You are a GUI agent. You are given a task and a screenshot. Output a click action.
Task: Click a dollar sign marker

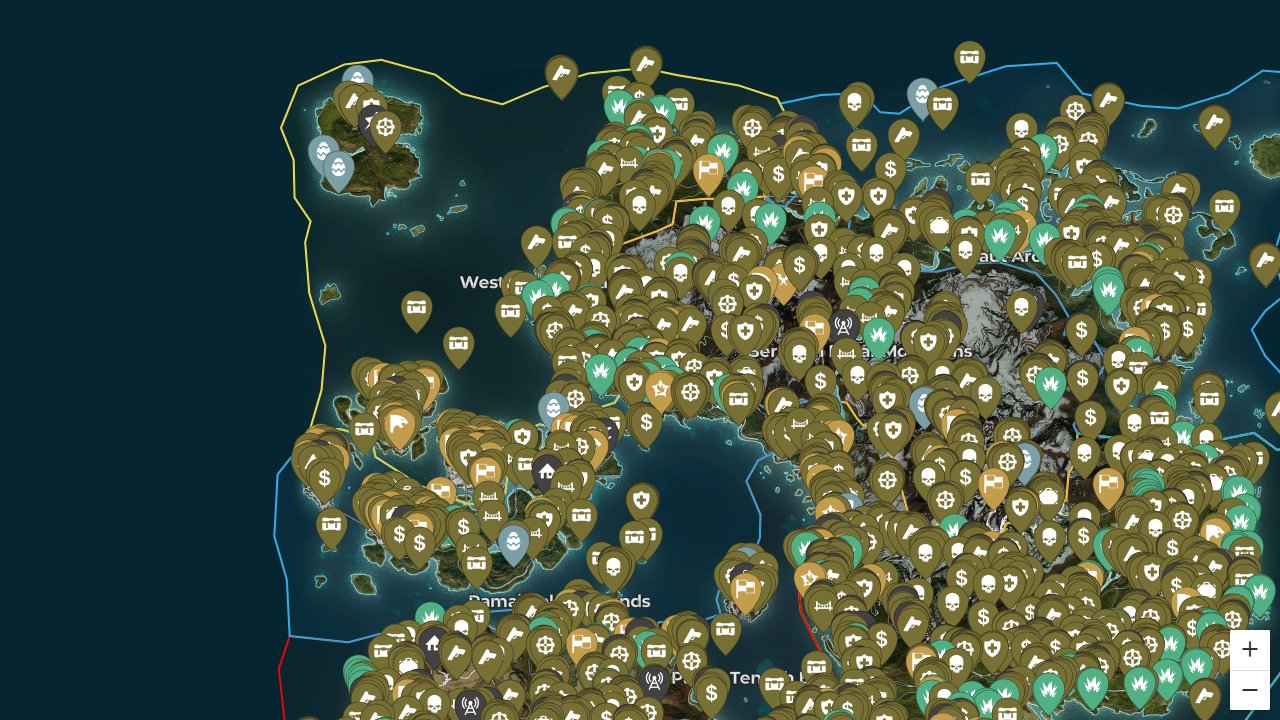pos(820,380)
